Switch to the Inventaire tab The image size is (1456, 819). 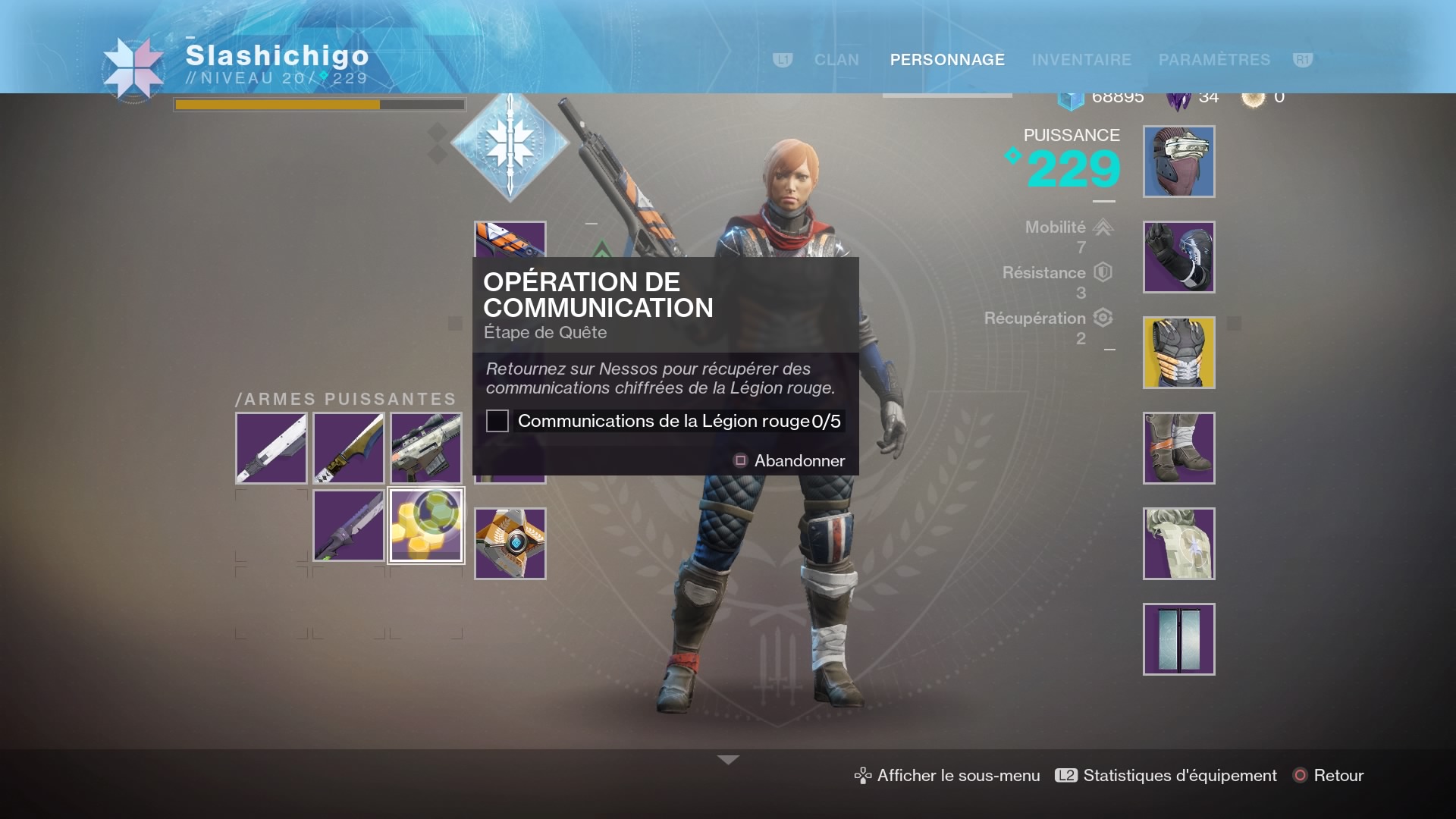[1081, 60]
